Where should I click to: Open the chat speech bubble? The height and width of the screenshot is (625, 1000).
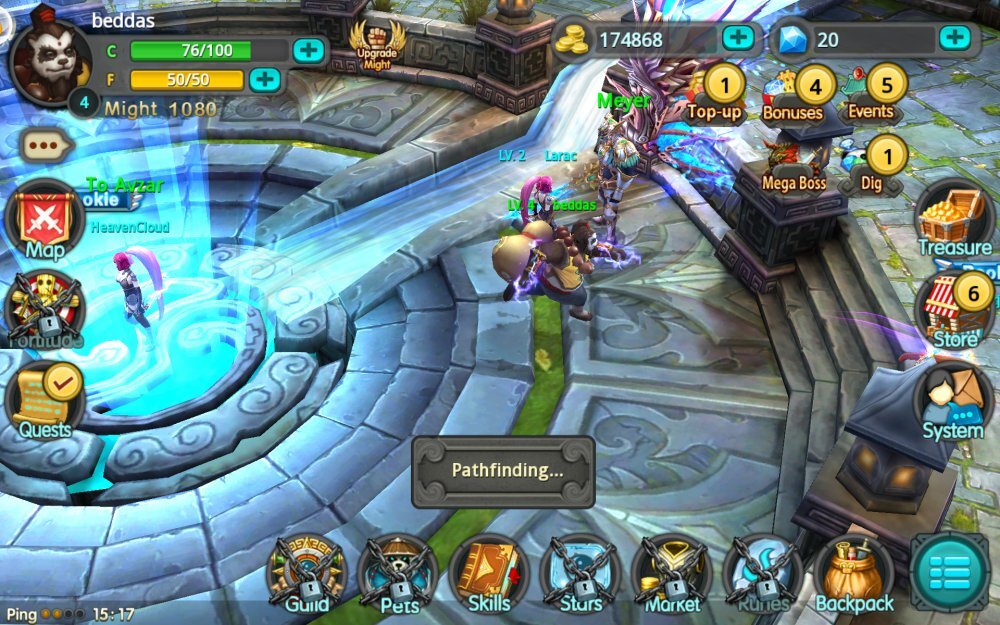[47, 145]
